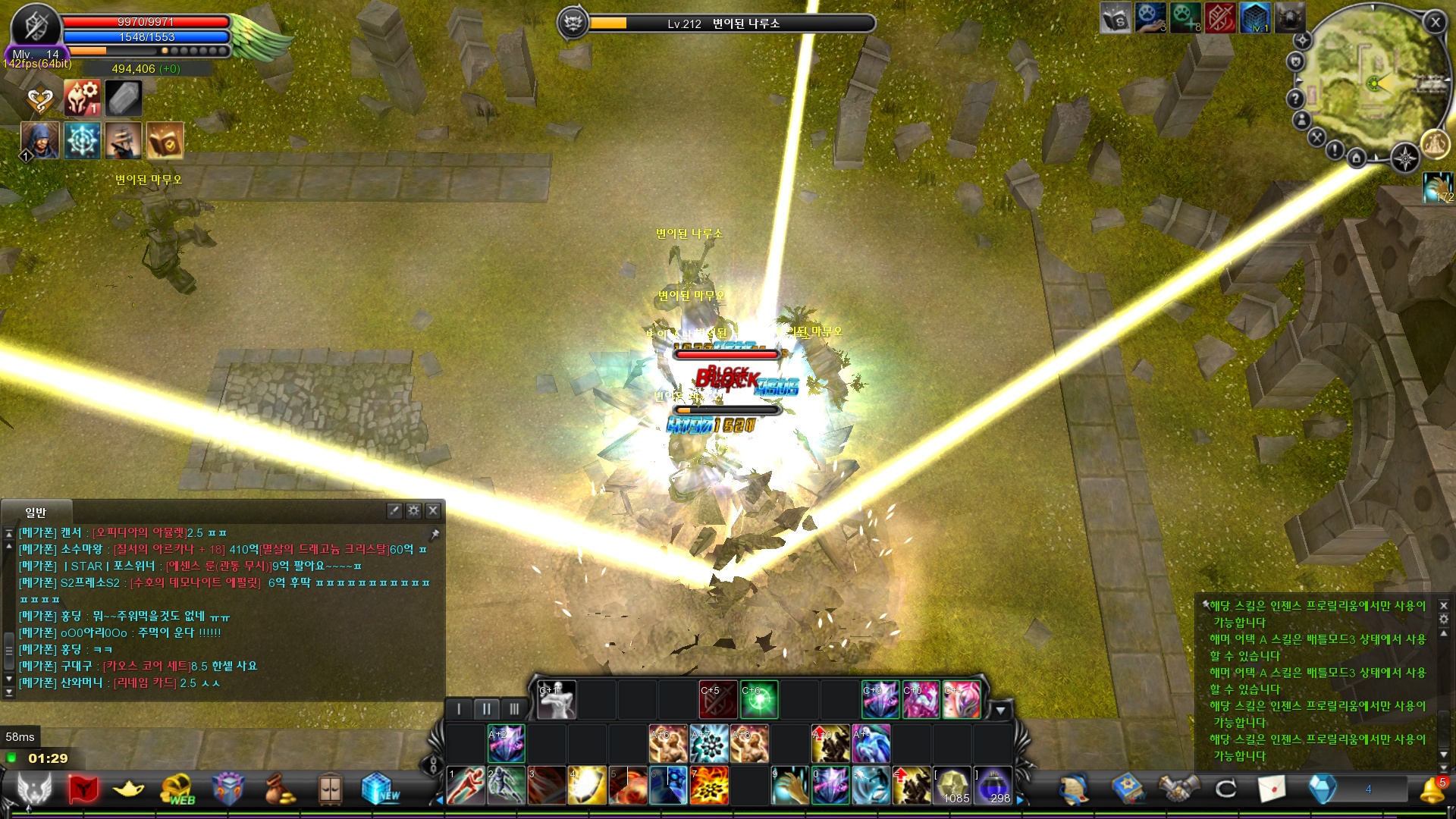Click the scroll-up arrow on the green message panel

[x=1444, y=633]
